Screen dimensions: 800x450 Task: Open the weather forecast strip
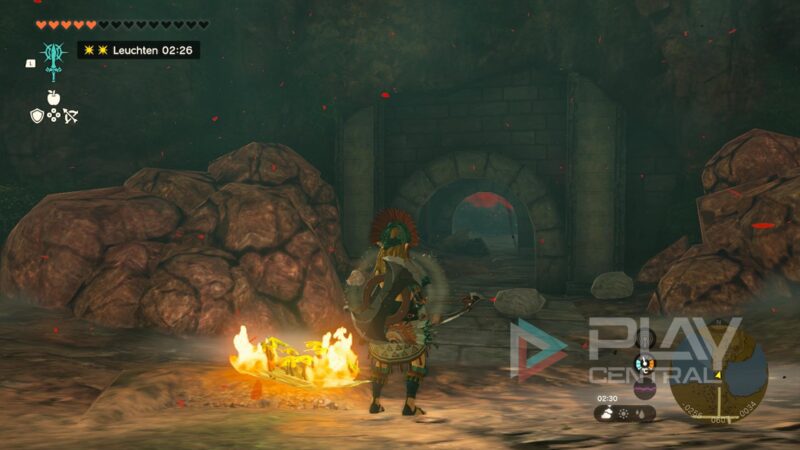click(625, 412)
